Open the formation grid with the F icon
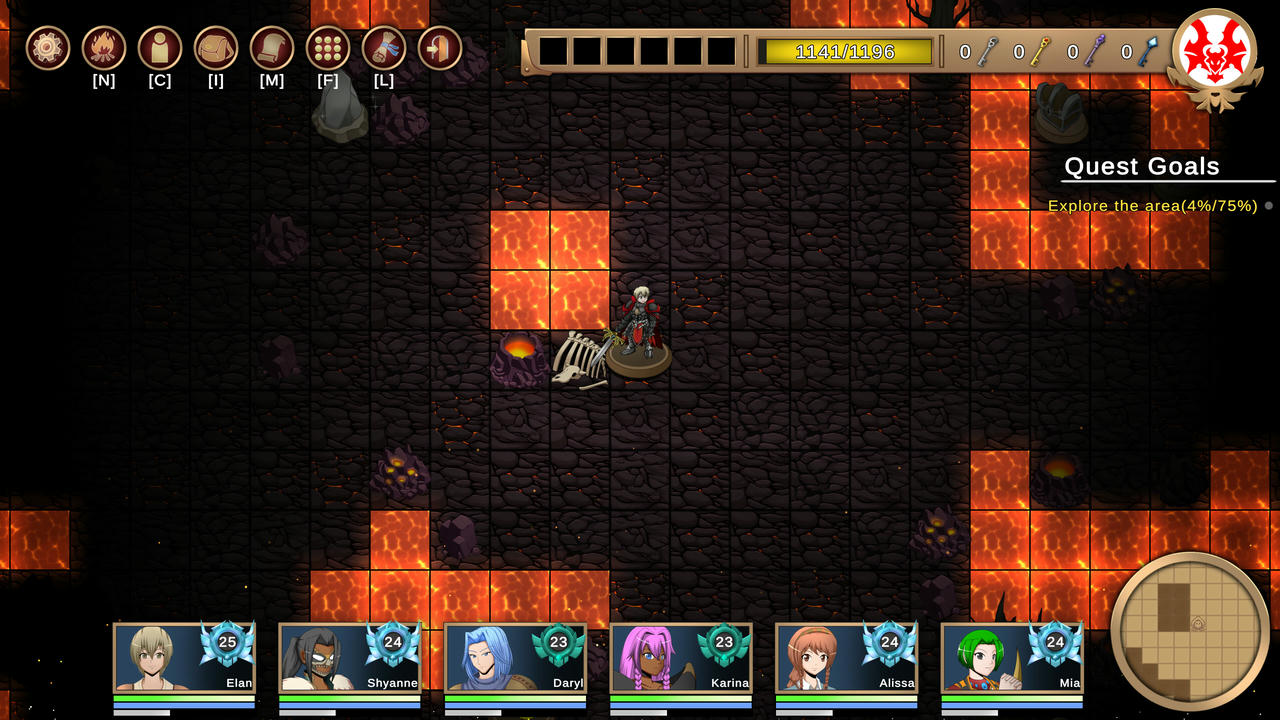The height and width of the screenshot is (720, 1280). click(328, 45)
